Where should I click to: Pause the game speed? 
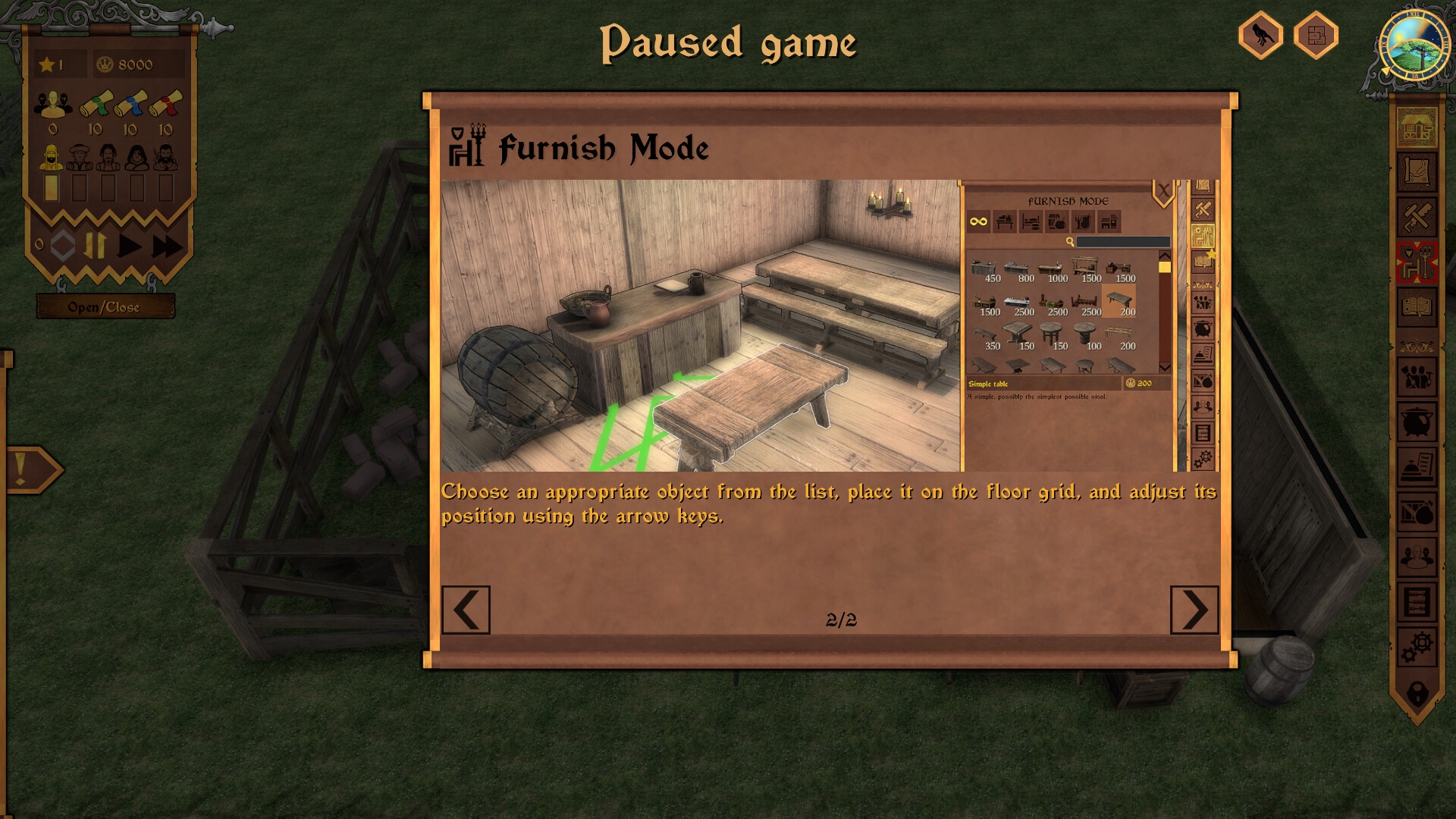(96, 246)
